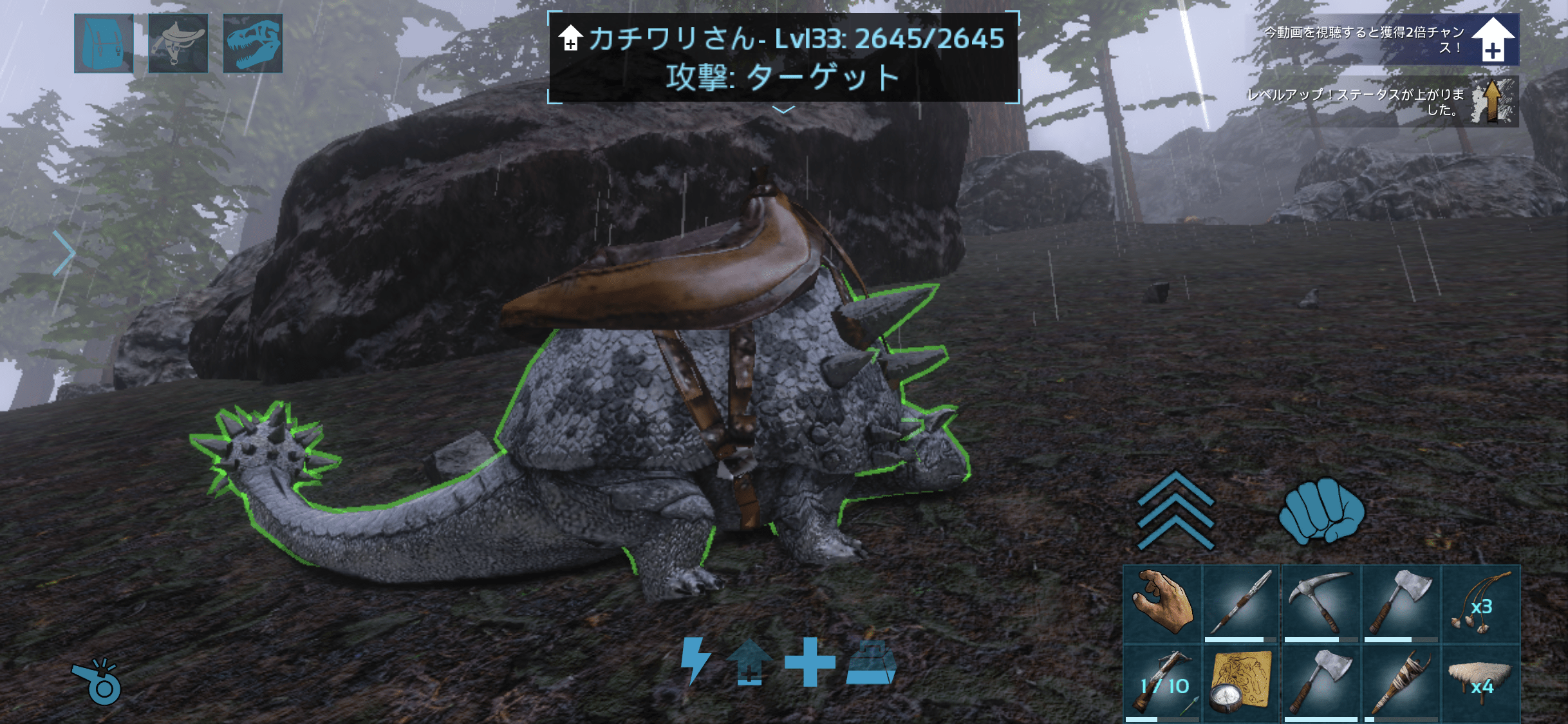Expand the creature name panel's down chevron
1568x724 pixels.
[783, 110]
